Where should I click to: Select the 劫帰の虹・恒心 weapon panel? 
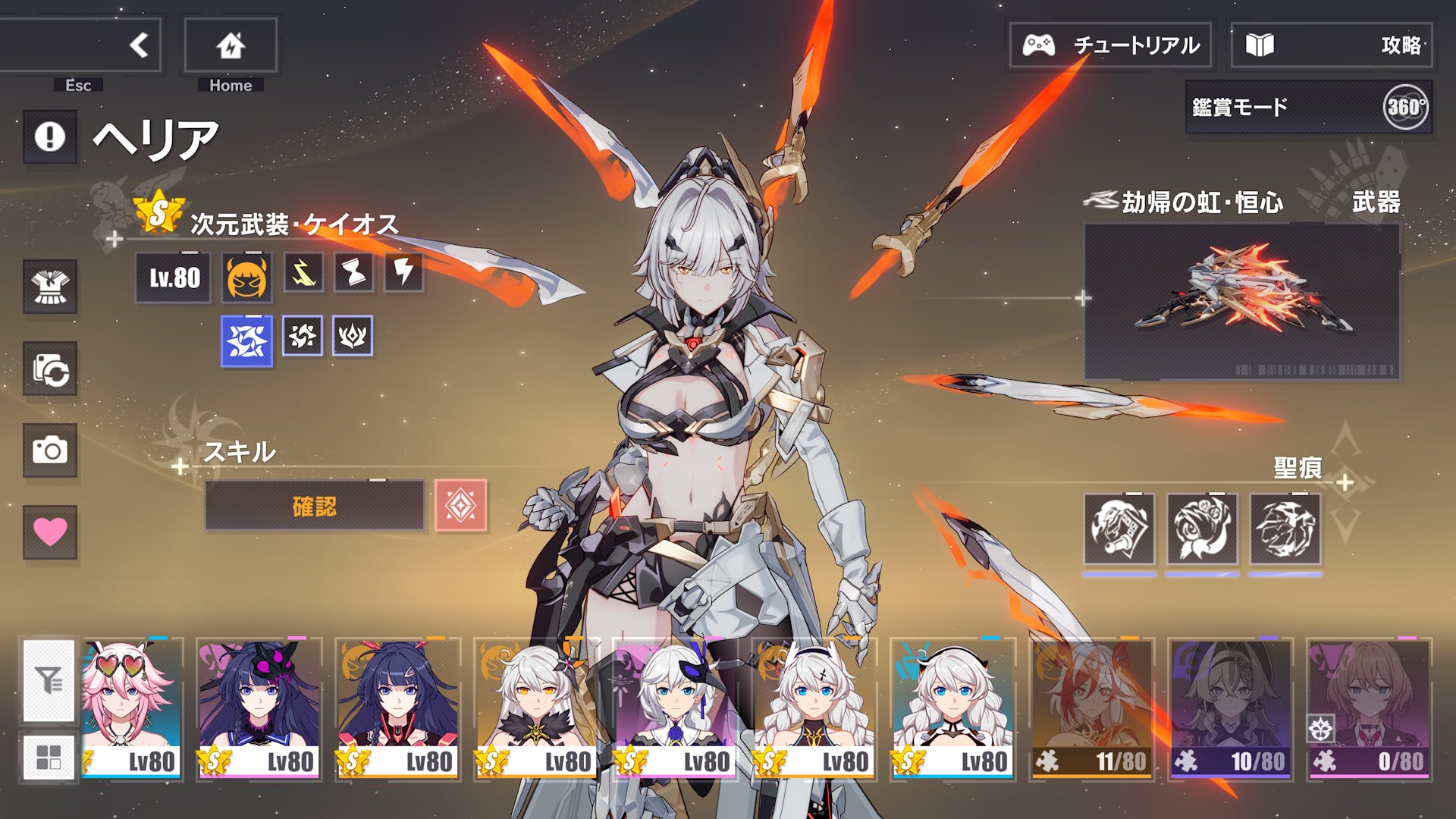(1241, 301)
